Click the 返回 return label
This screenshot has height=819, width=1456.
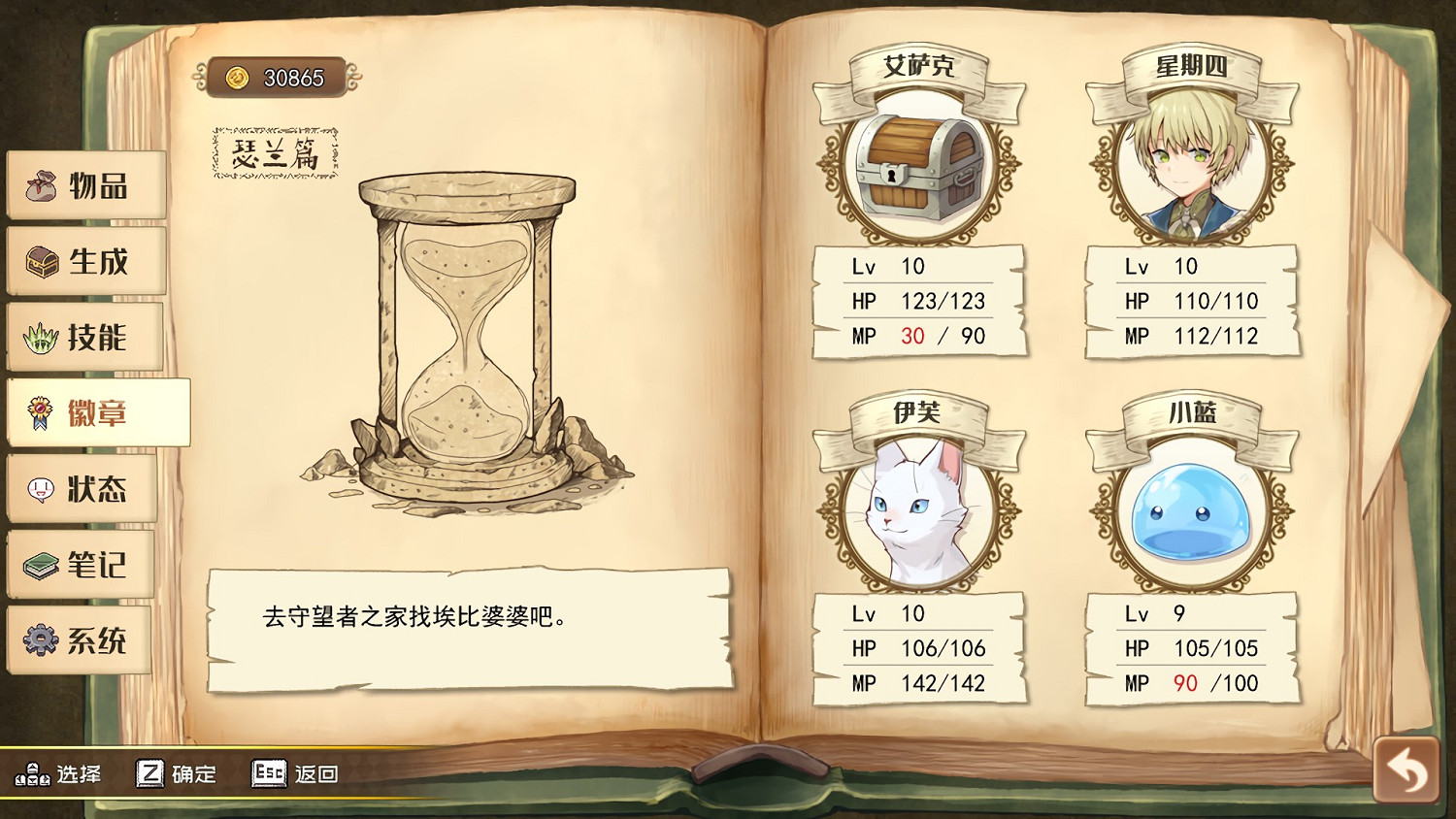pos(317,773)
